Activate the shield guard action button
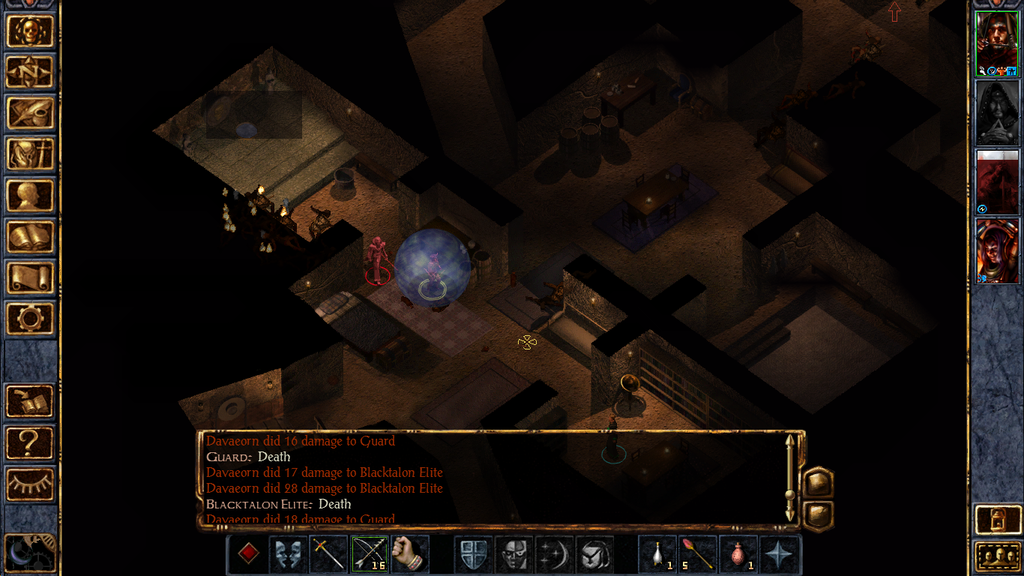 [x=473, y=554]
